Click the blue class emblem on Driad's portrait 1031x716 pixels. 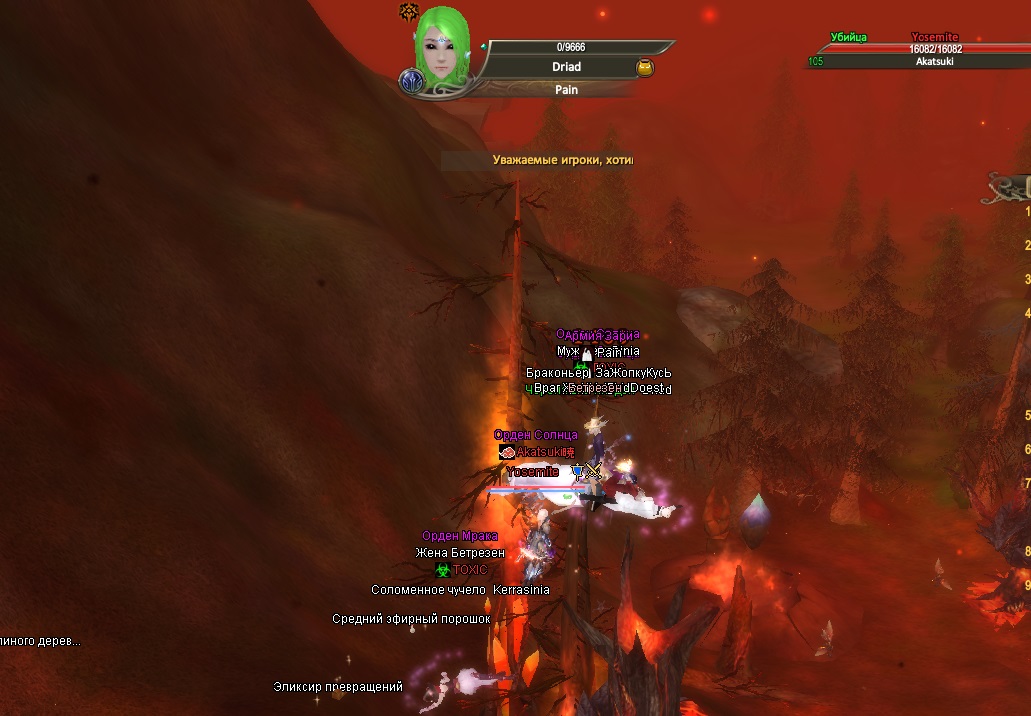coord(410,81)
